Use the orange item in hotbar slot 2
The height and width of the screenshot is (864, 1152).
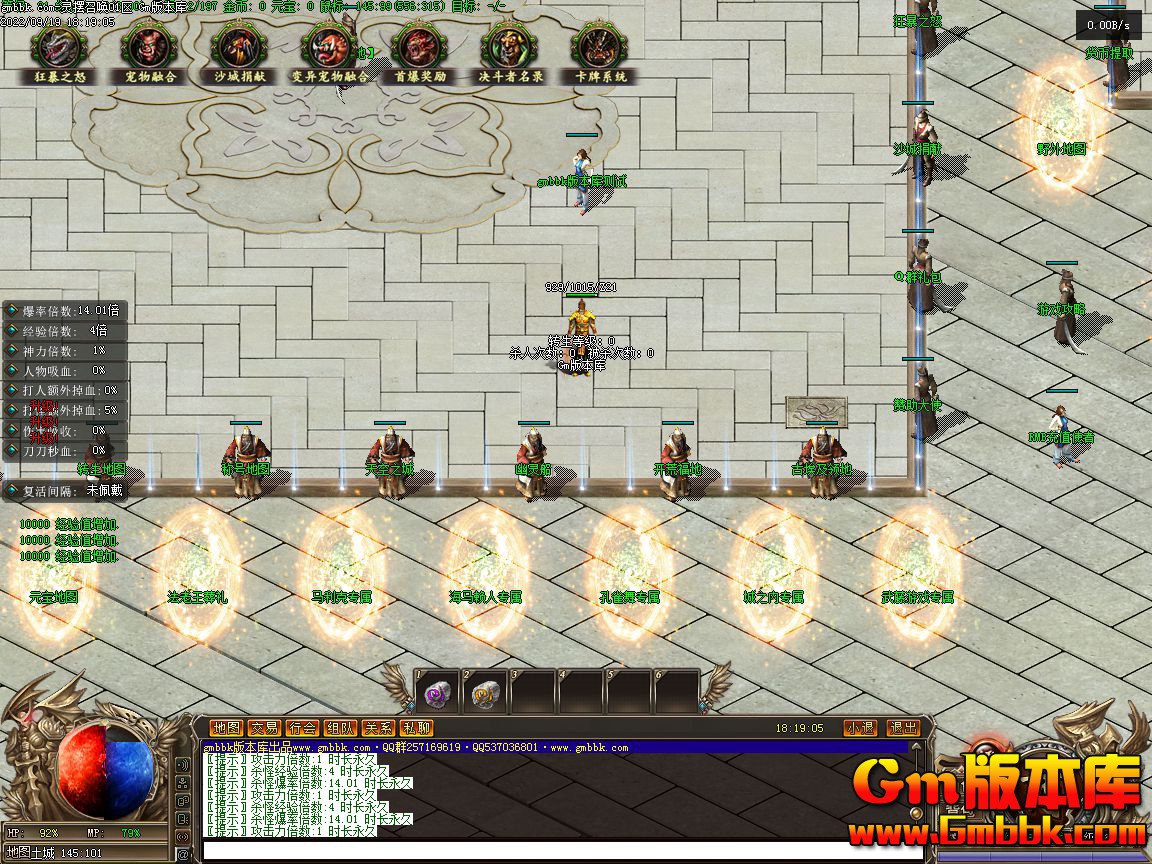pyautogui.click(x=485, y=692)
